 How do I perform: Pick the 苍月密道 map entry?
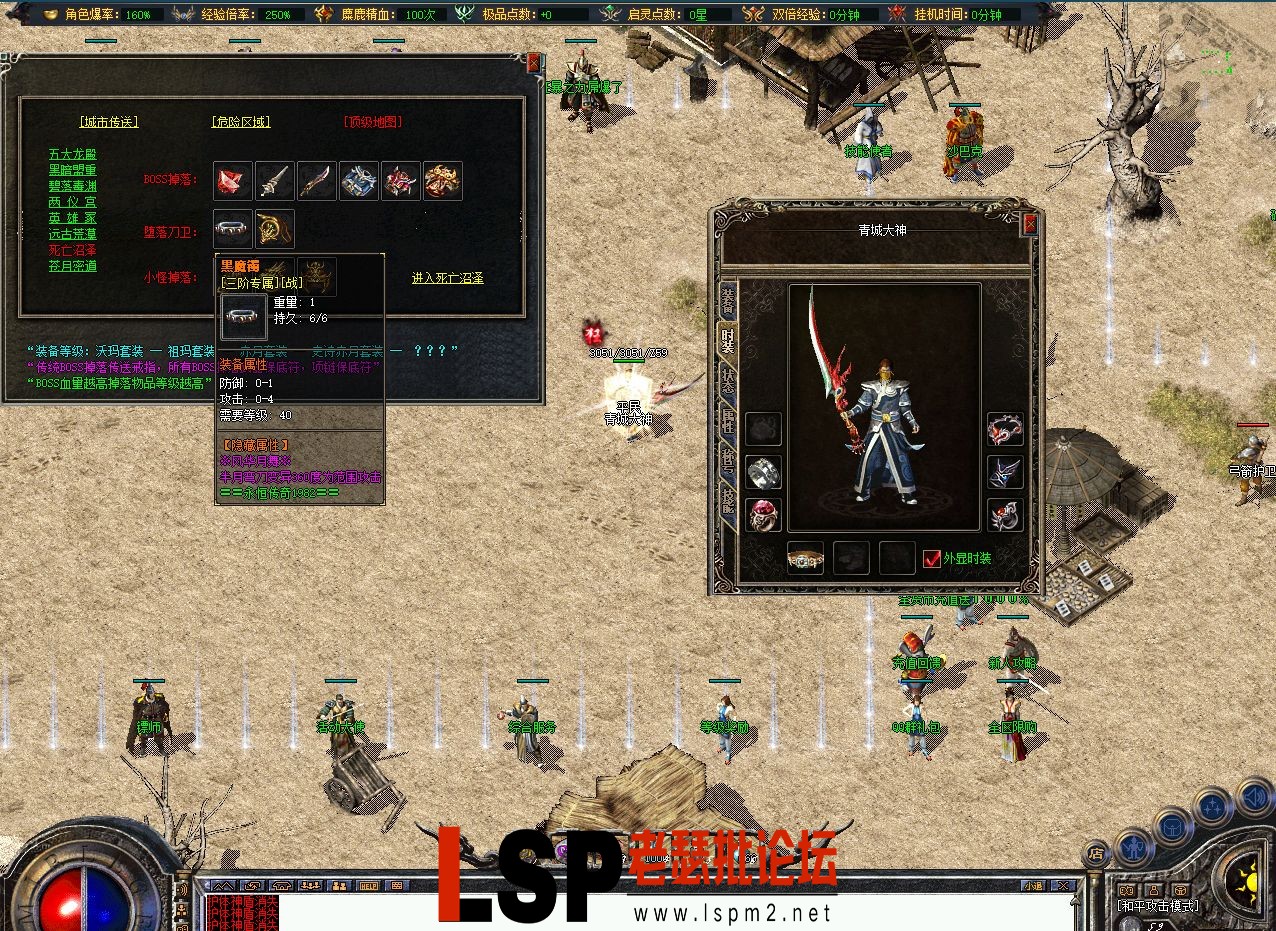tap(73, 266)
